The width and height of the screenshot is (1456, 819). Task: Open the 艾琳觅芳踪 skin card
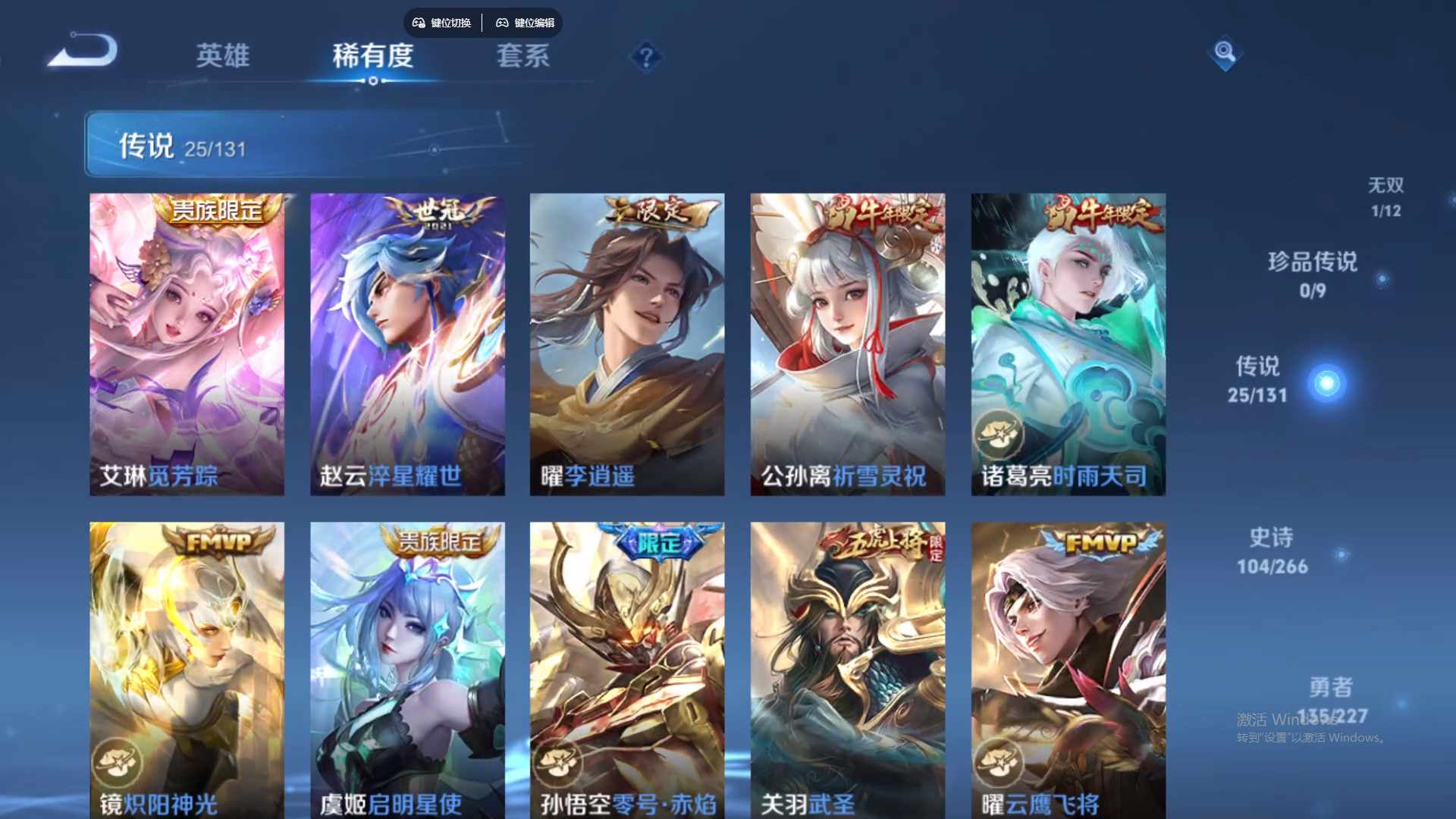(187, 341)
